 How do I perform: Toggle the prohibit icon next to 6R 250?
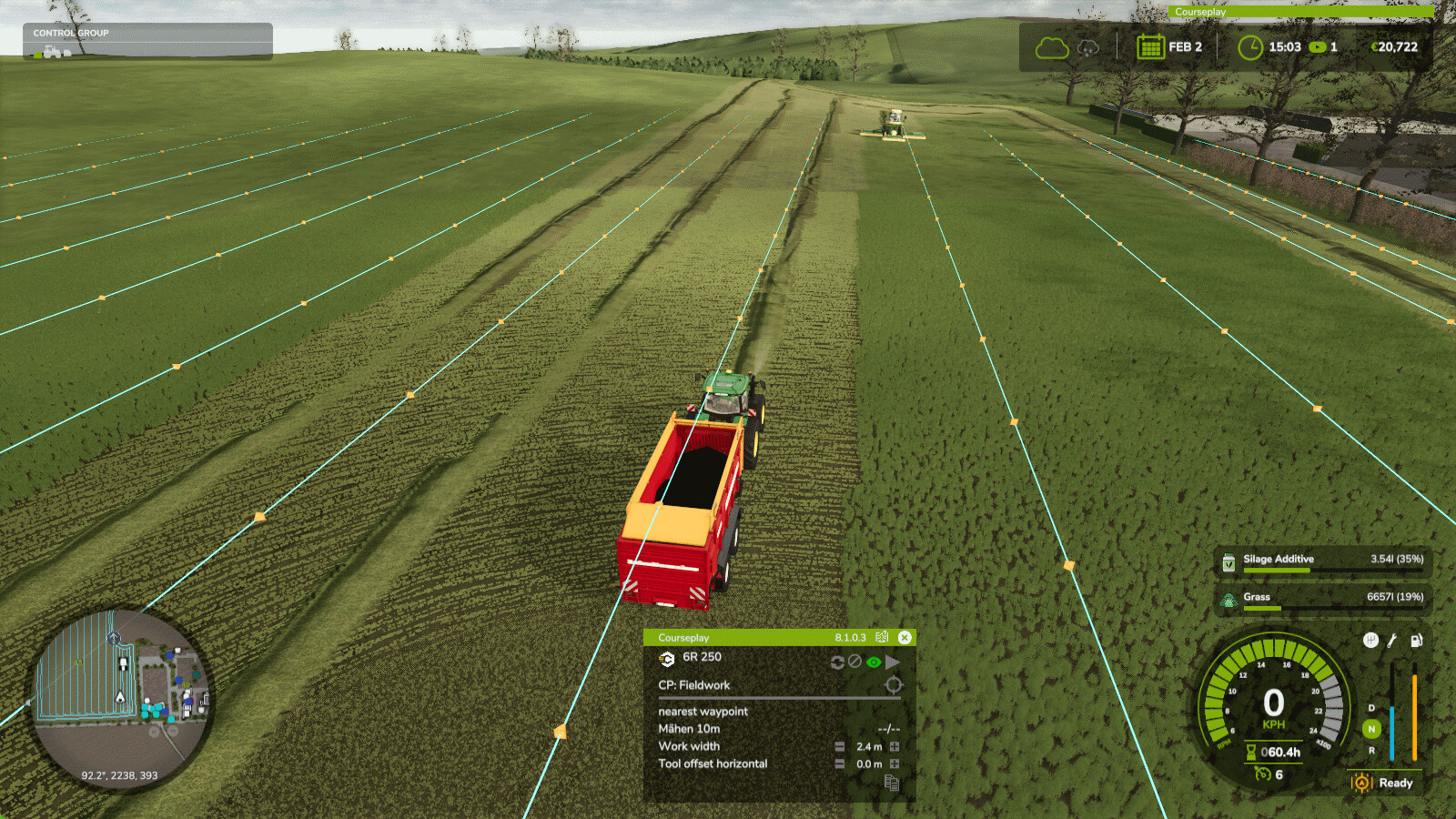854,662
